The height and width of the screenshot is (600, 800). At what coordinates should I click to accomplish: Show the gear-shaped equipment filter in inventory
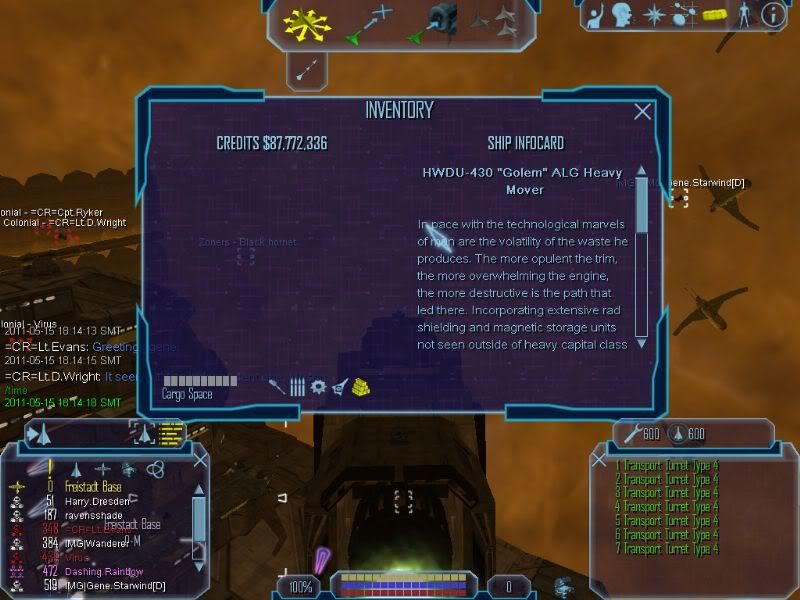point(318,387)
